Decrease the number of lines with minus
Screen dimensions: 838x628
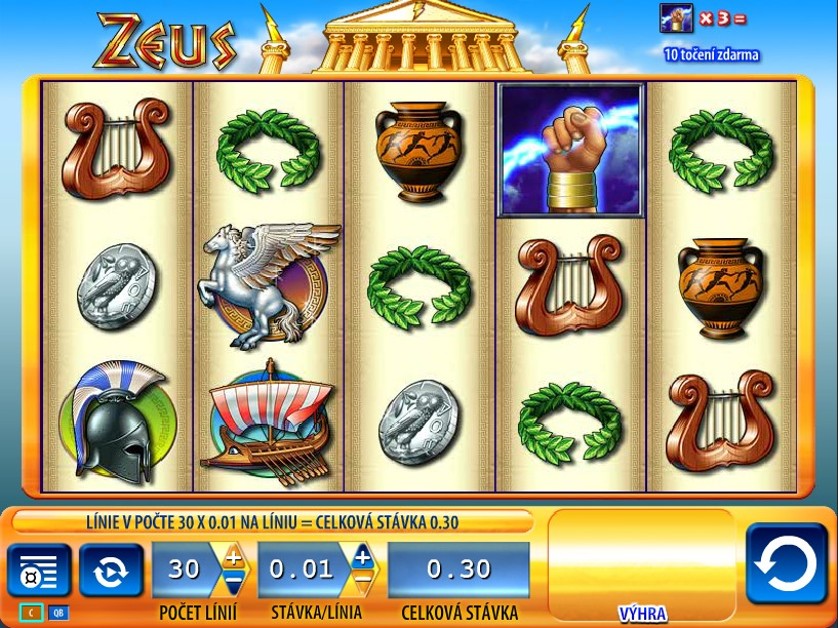point(233,581)
